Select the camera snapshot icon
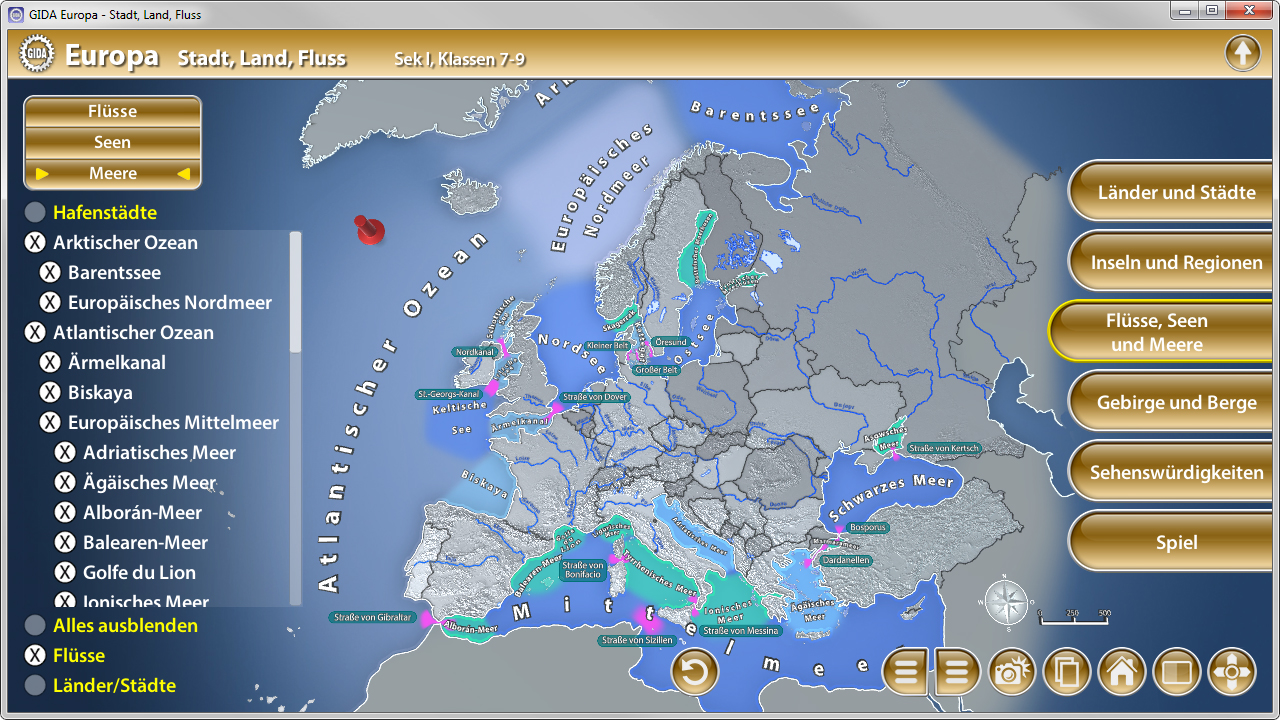 tap(1012, 671)
